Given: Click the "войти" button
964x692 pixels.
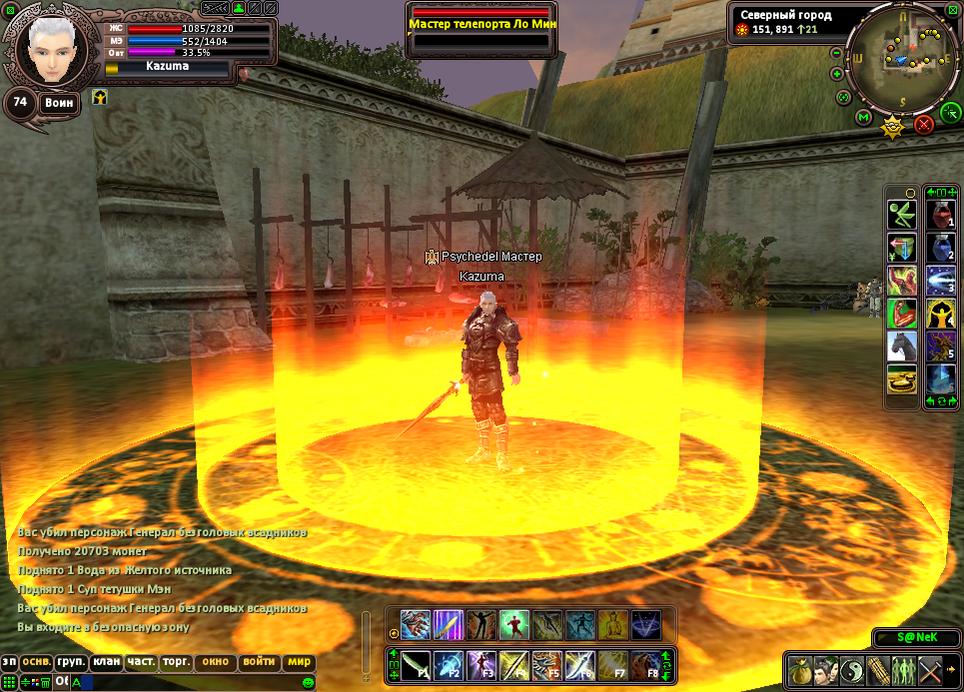Looking at the screenshot, I should click(x=259, y=662).
